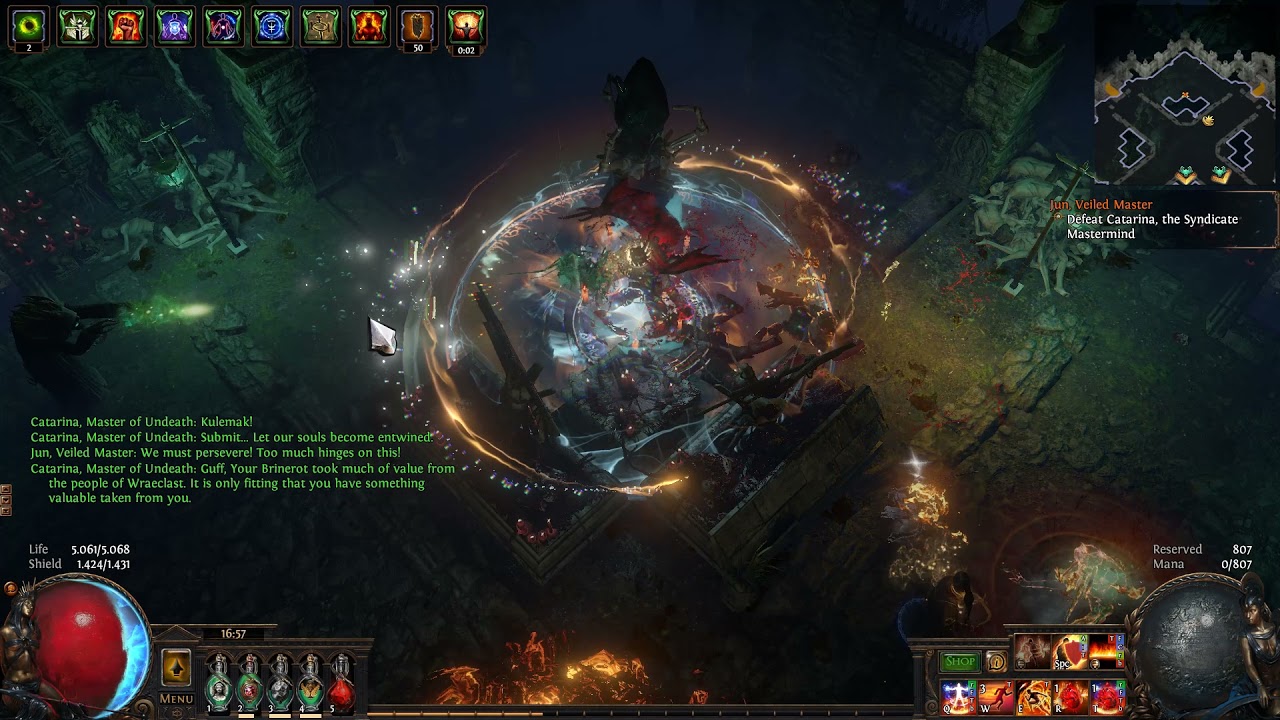
Task: Open the green Shop button
Action: (x=959, y=661)
